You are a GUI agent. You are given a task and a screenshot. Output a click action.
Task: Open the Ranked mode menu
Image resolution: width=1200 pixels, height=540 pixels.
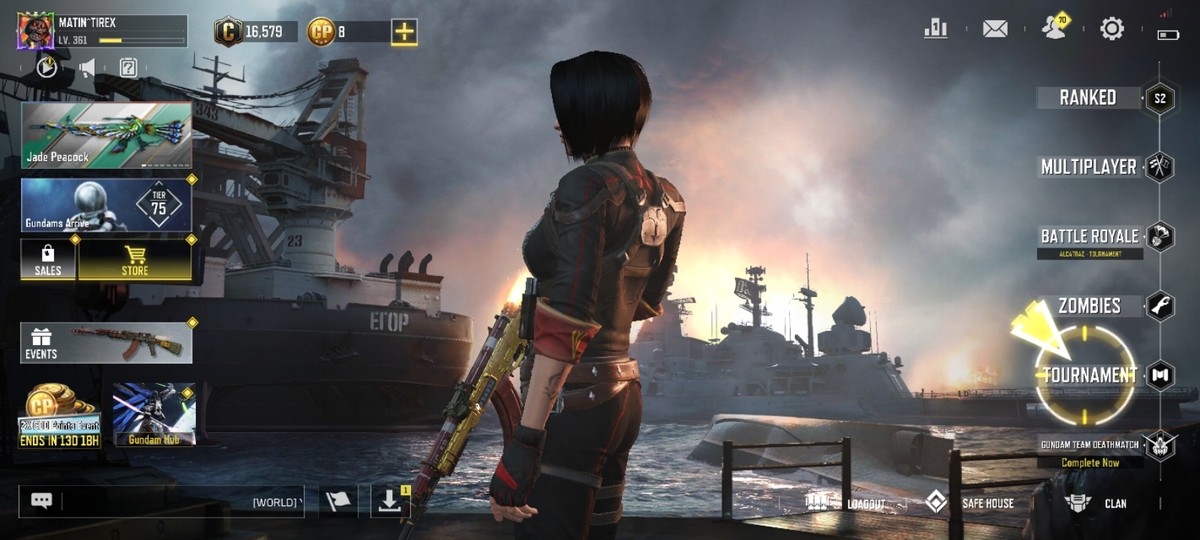coord(1090,97)
